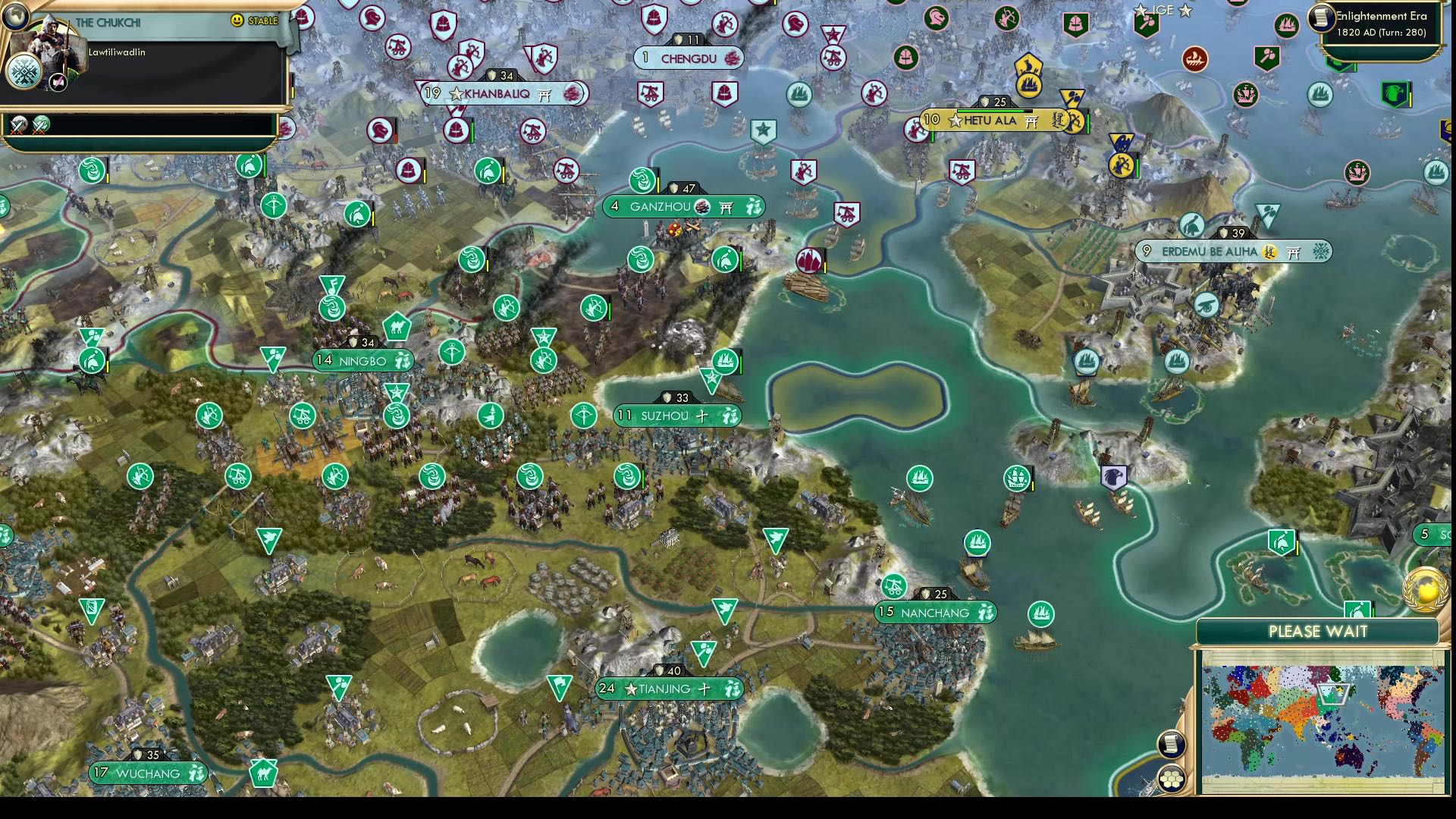The height and width of the screenshot is (819, 1456).
Task: Open the Civilopedia scroll icon near the minimap
Action: tap(1170, 743)
